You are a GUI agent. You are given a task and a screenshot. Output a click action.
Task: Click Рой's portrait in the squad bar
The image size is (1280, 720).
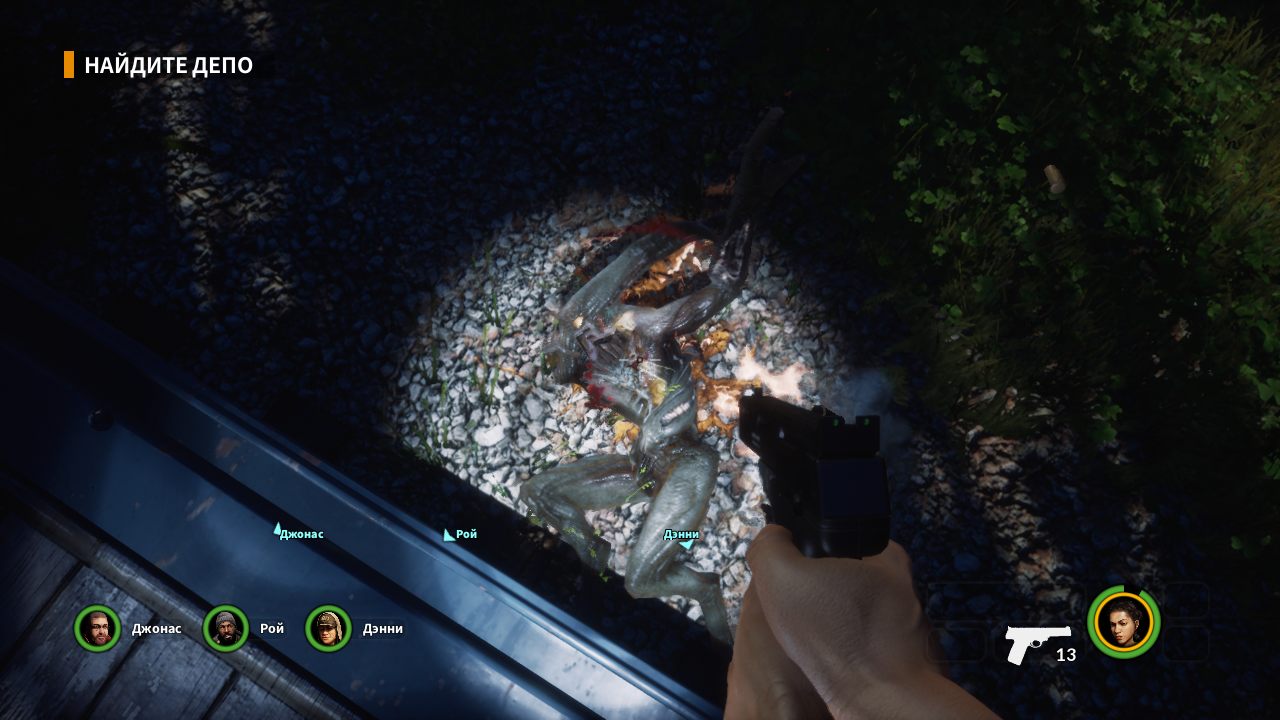[225, 629]
